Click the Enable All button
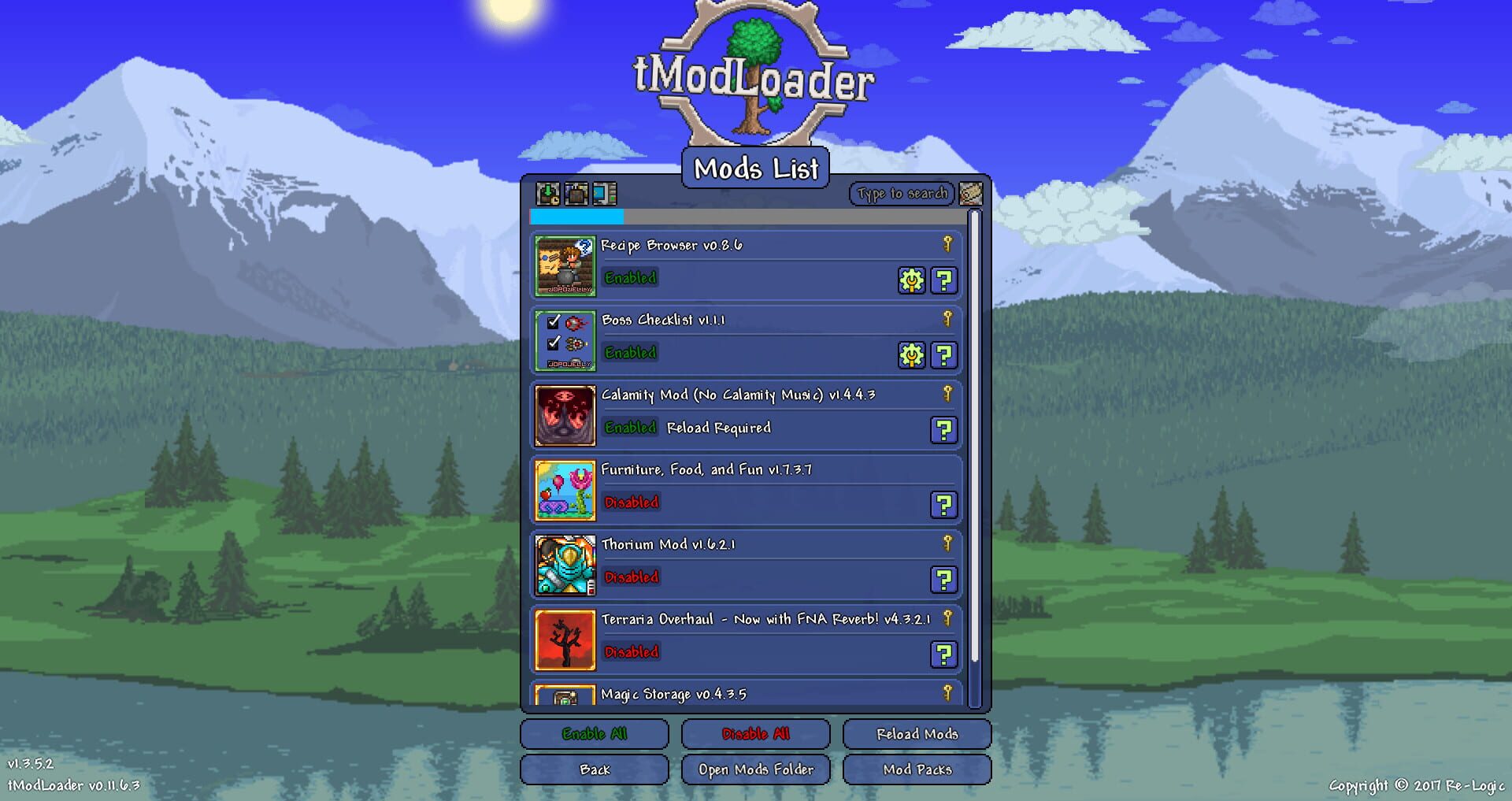The width and height of the screenshot is (1512, 801). (x=594, y=733)
